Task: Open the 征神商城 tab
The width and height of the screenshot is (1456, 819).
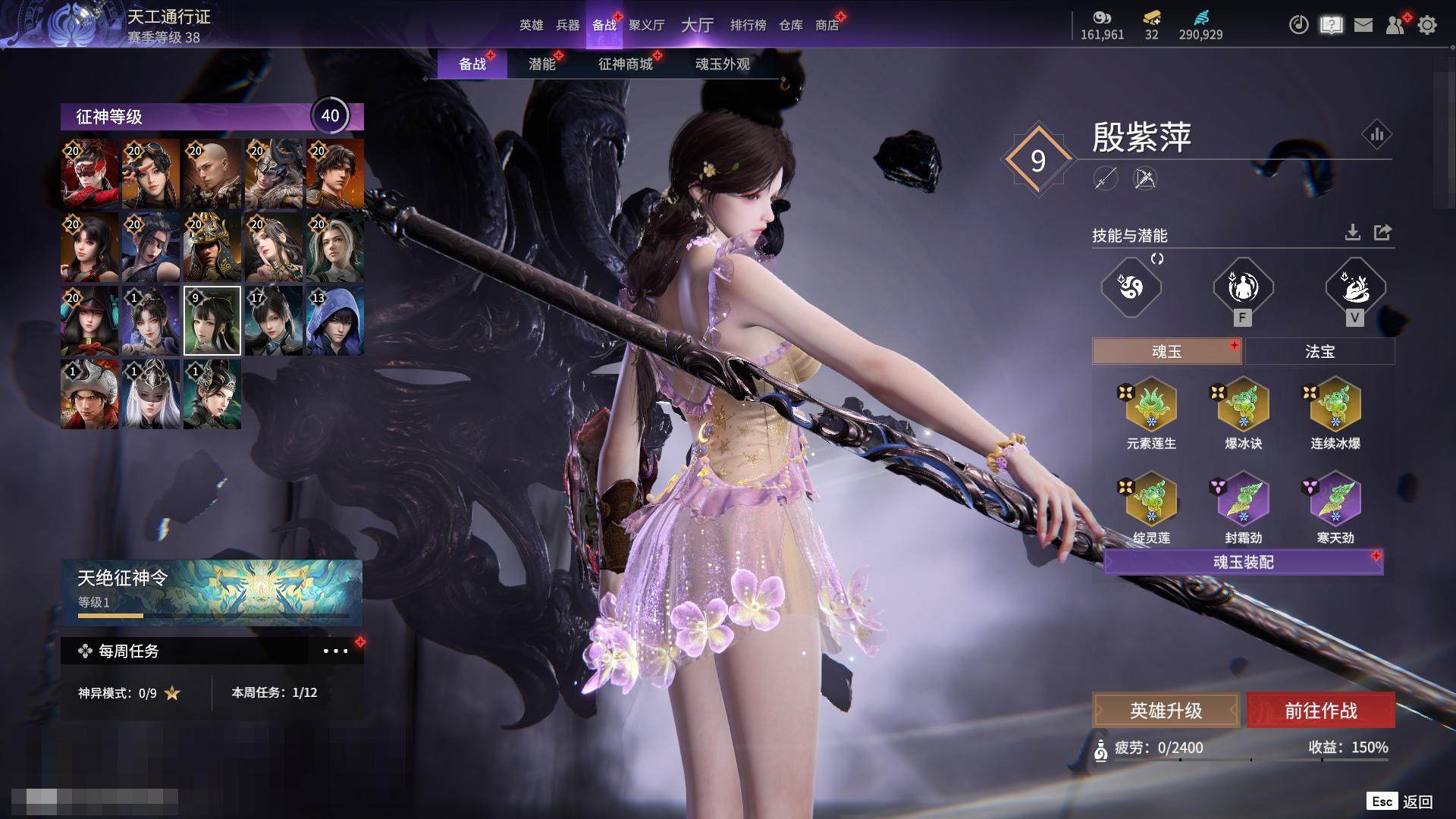Action: 625,64
